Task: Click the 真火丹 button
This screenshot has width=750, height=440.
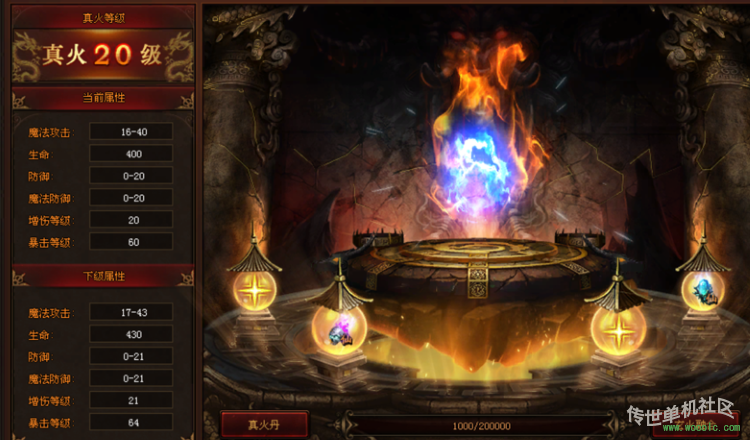Action: (264, 424)
